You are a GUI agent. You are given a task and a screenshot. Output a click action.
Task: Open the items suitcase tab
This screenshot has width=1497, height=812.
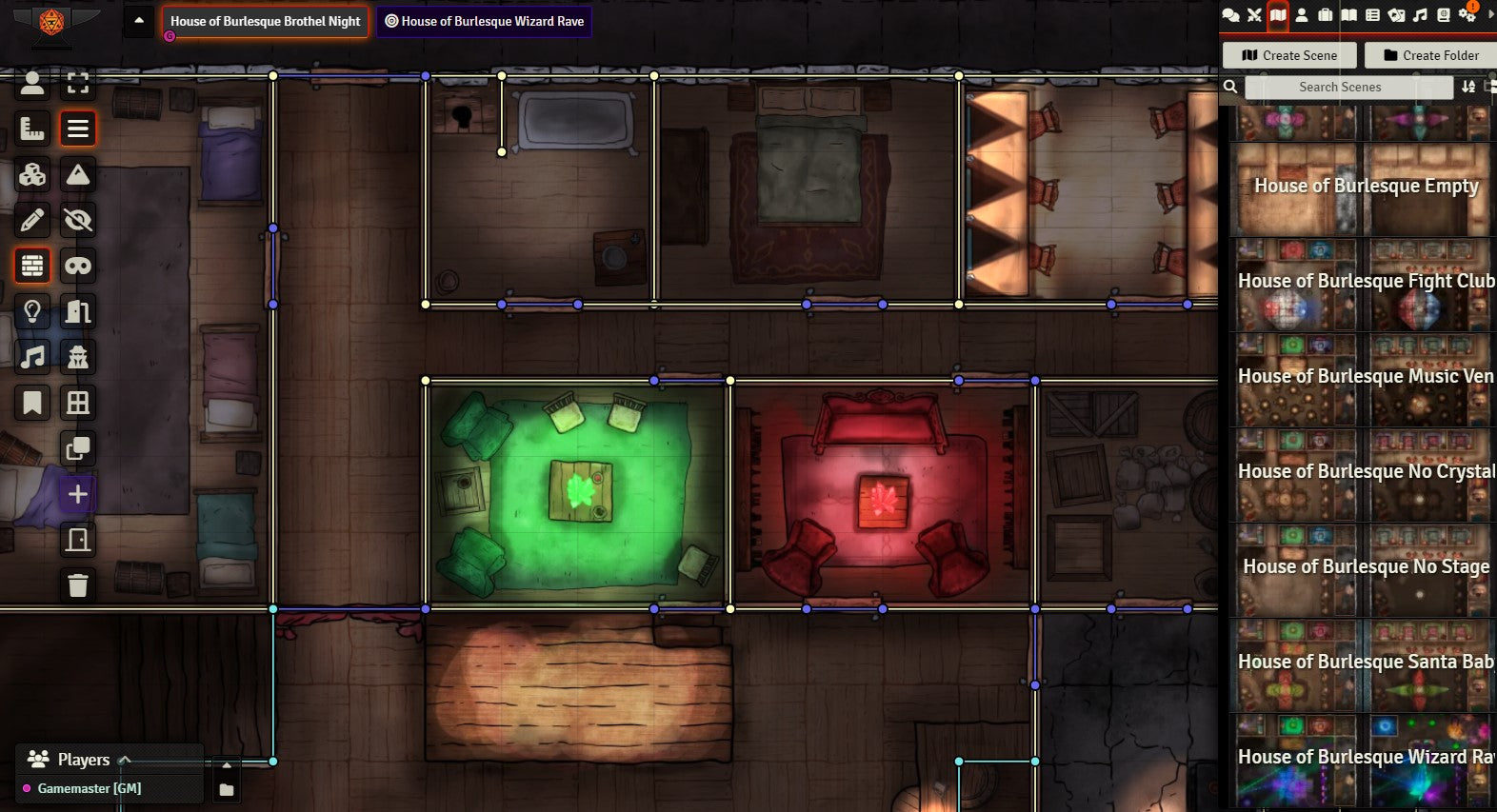click(1326, 14)
